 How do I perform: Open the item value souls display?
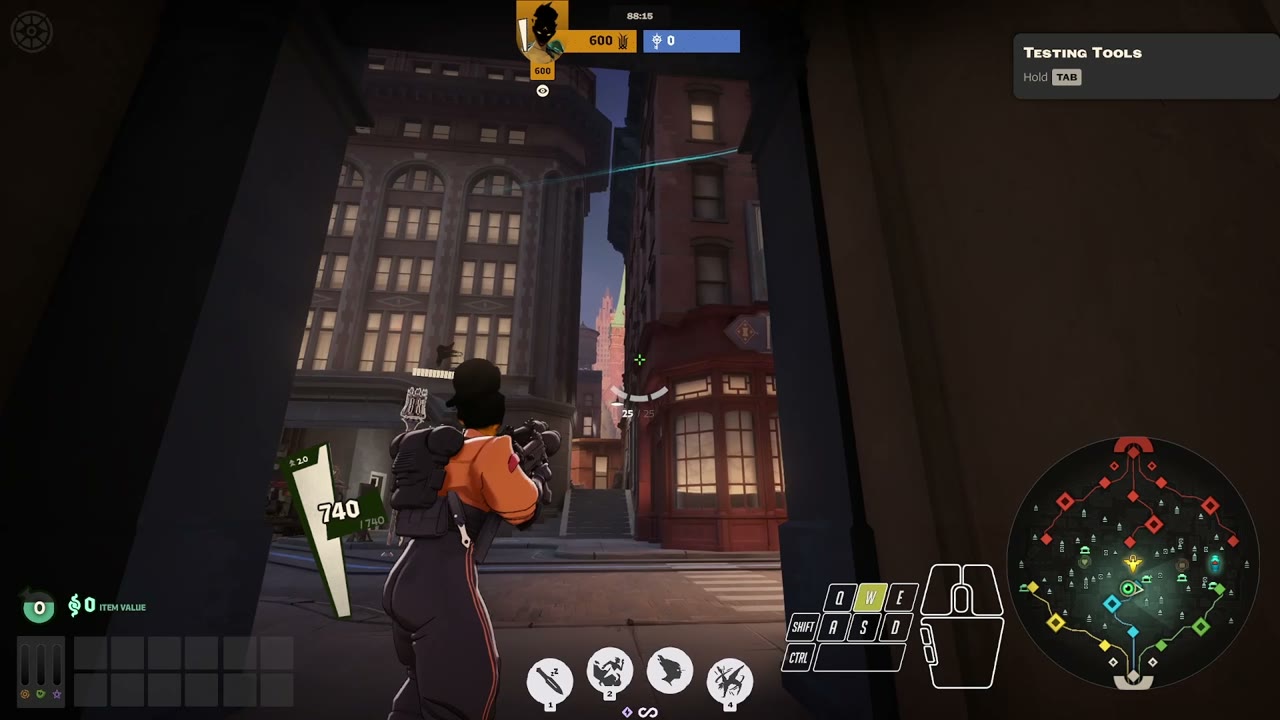pos(107,606)
